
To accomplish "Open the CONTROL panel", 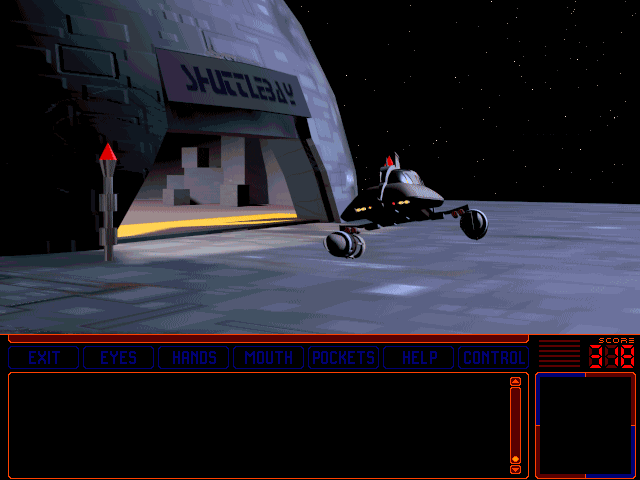I will pyautogui.click(x=494, y=358).
